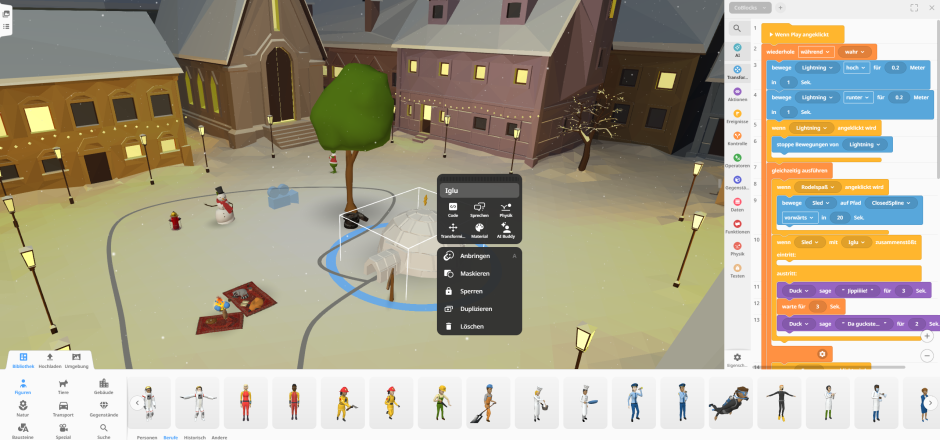Open the Gebäude library category
940x440 pixels.
point(104,384)
